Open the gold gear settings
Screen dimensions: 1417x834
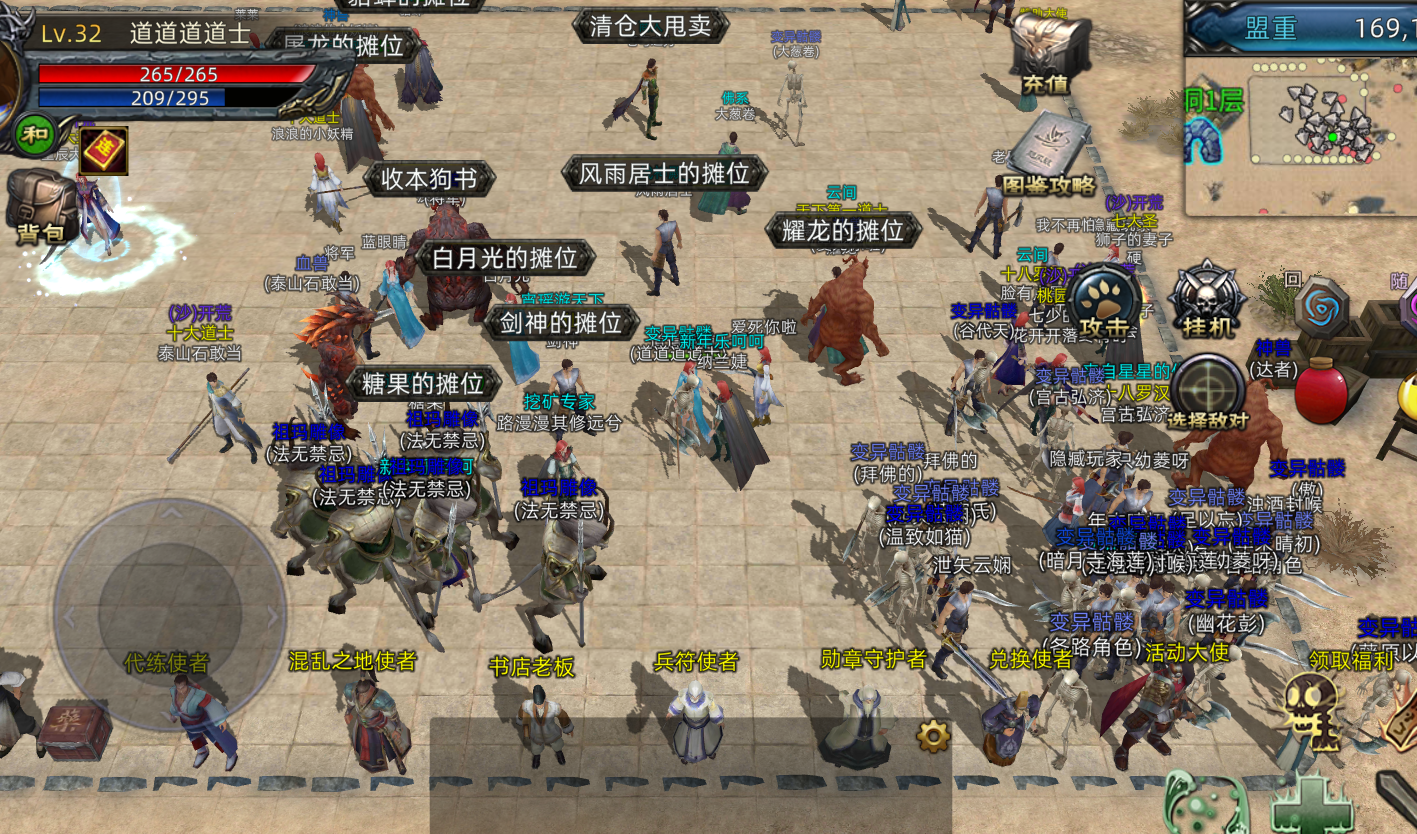coord(933,737)
